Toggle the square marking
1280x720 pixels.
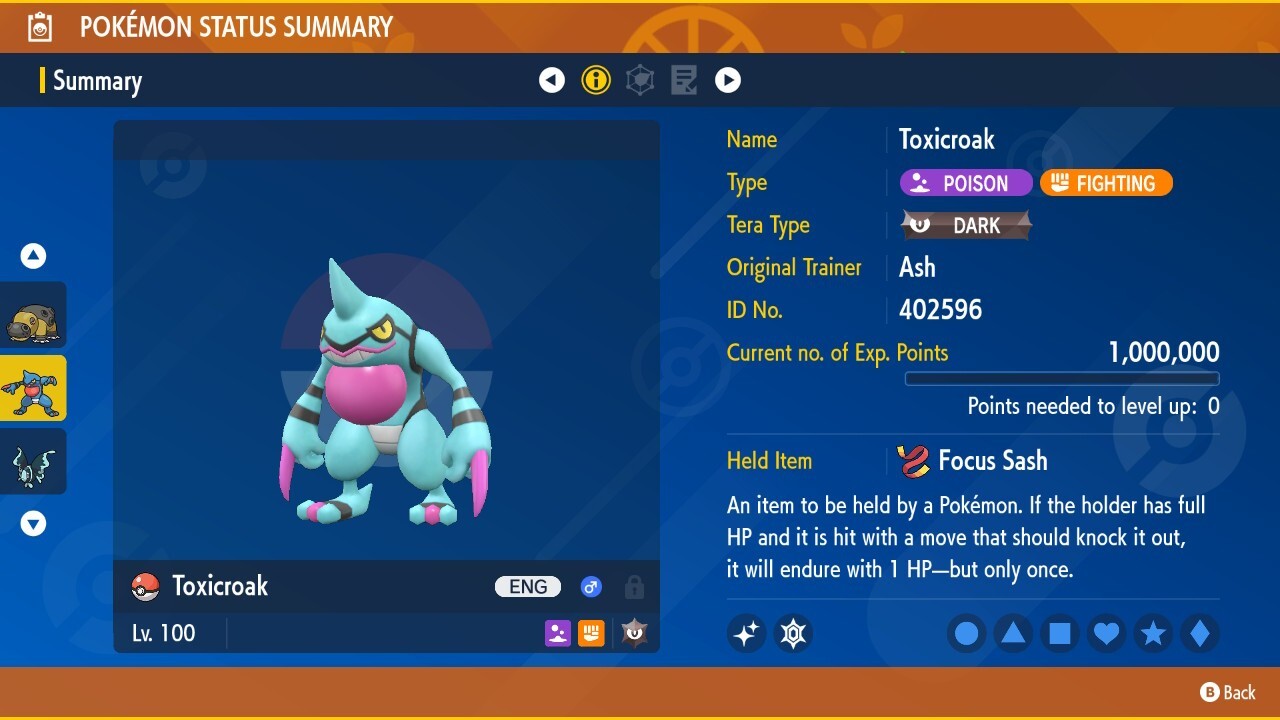[x=1059, y=633]
